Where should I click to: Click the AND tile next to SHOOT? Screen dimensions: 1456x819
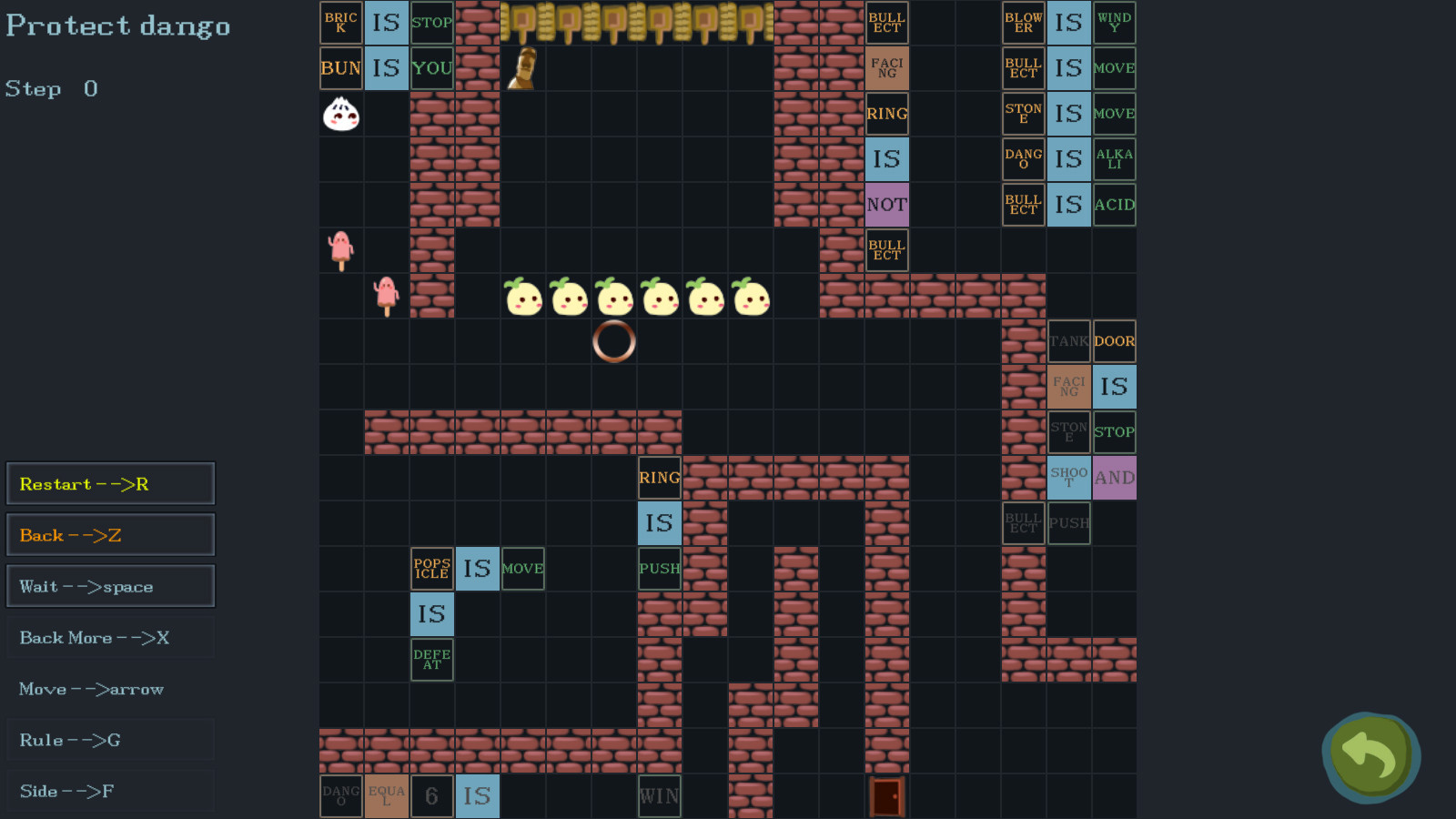tap(1114, 478)
